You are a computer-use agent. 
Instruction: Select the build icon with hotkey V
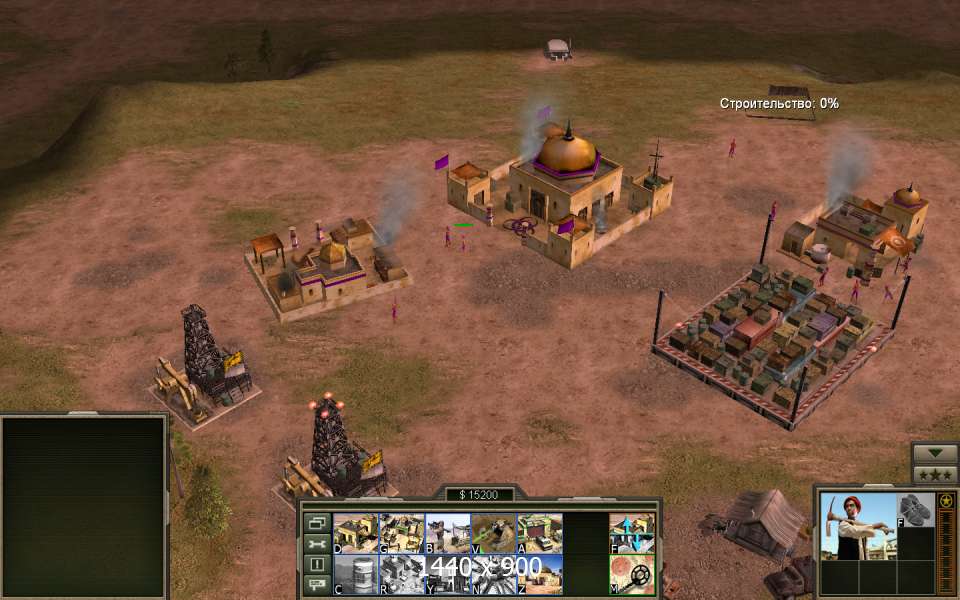493,533
